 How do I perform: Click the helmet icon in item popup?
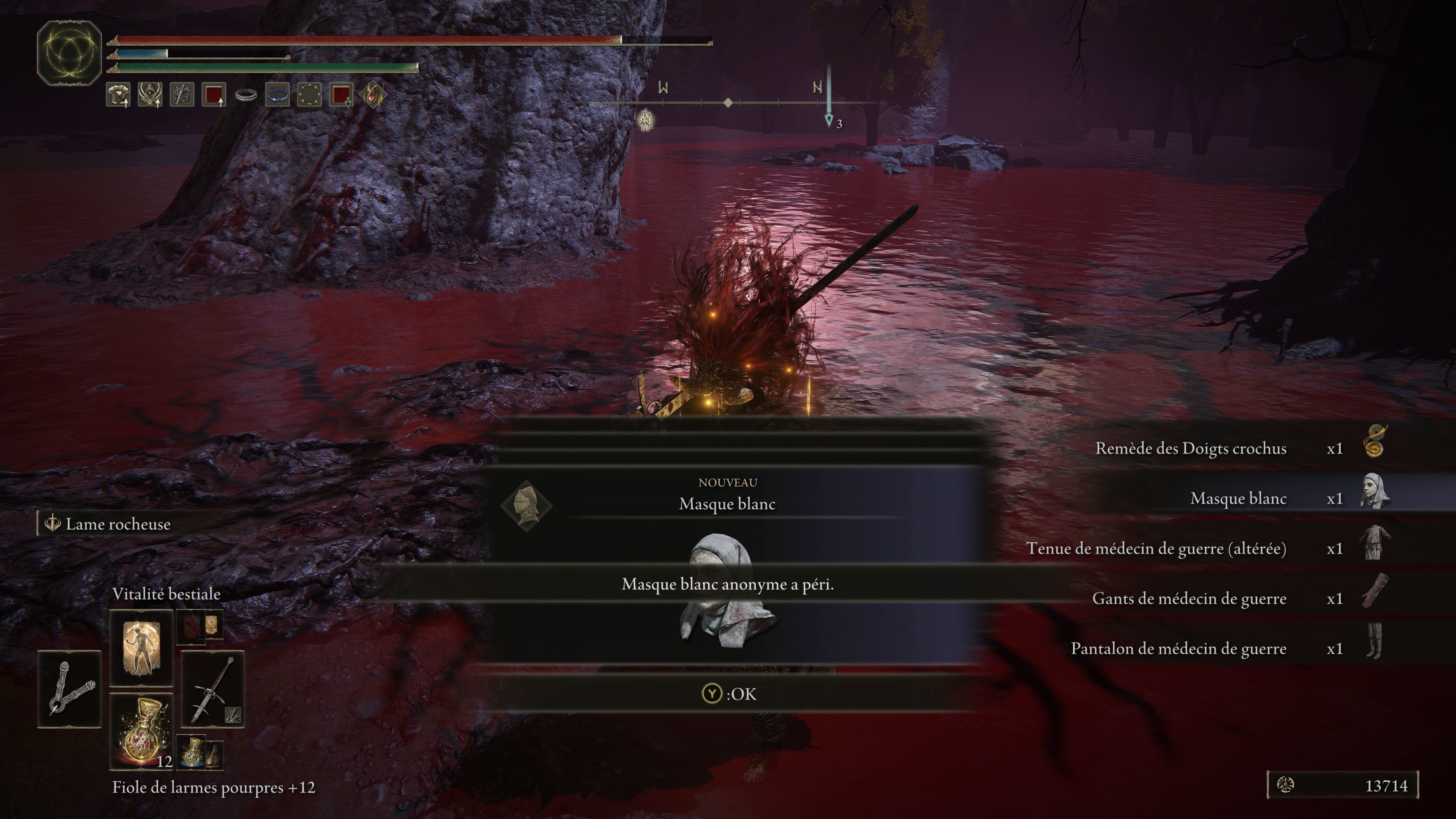[x=526, y=505]
